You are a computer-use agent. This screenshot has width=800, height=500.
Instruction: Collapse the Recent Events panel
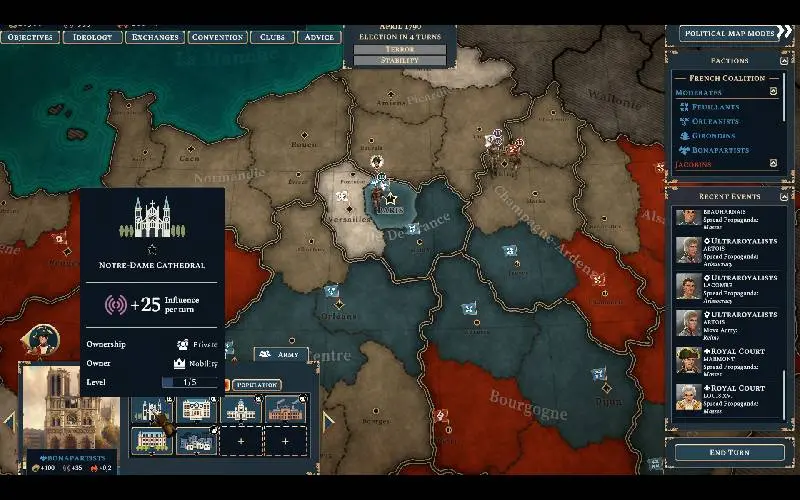pyautogui.click(x=783, y=196)
